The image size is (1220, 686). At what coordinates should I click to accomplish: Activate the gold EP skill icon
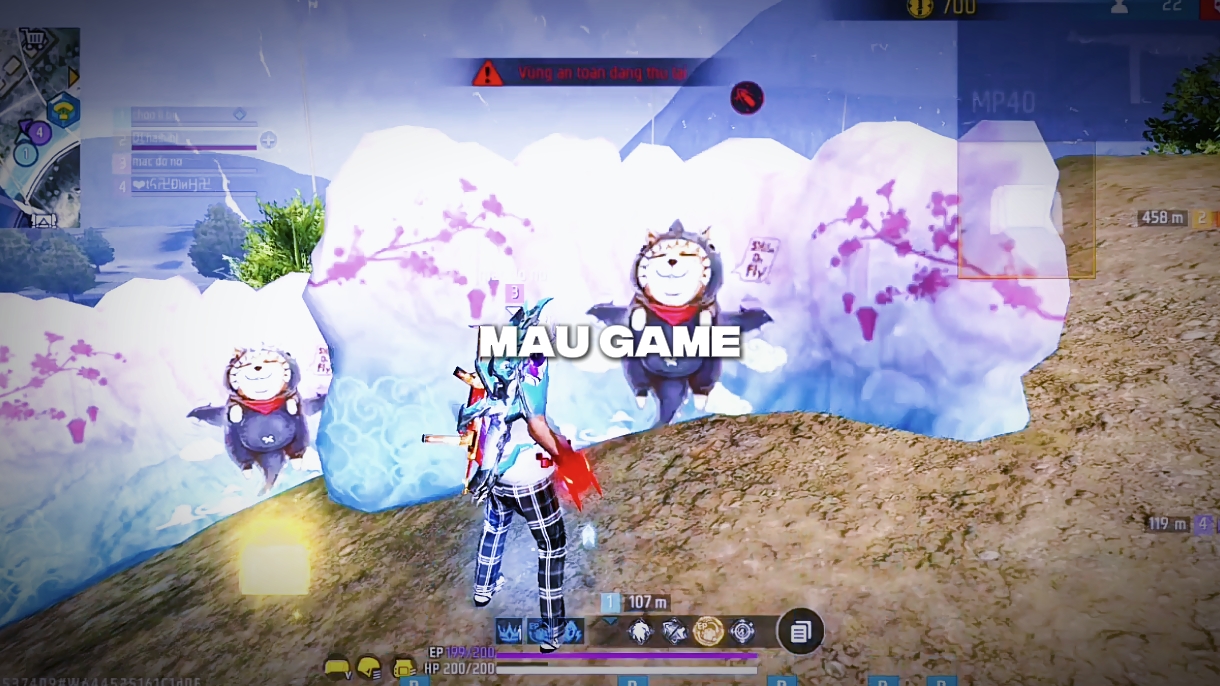pos(708,631)
